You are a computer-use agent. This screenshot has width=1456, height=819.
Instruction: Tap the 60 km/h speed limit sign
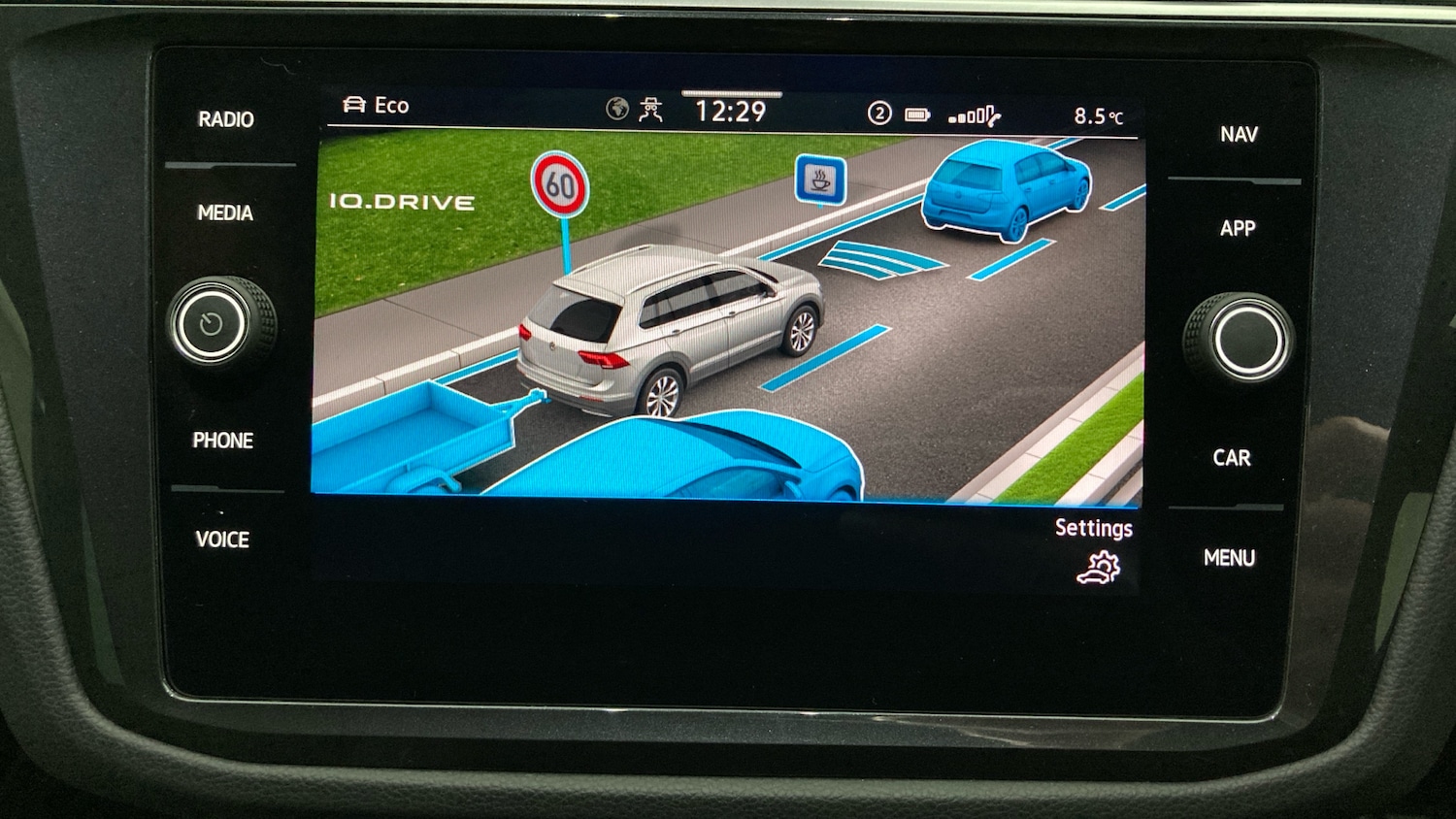[x=561, y=185]
